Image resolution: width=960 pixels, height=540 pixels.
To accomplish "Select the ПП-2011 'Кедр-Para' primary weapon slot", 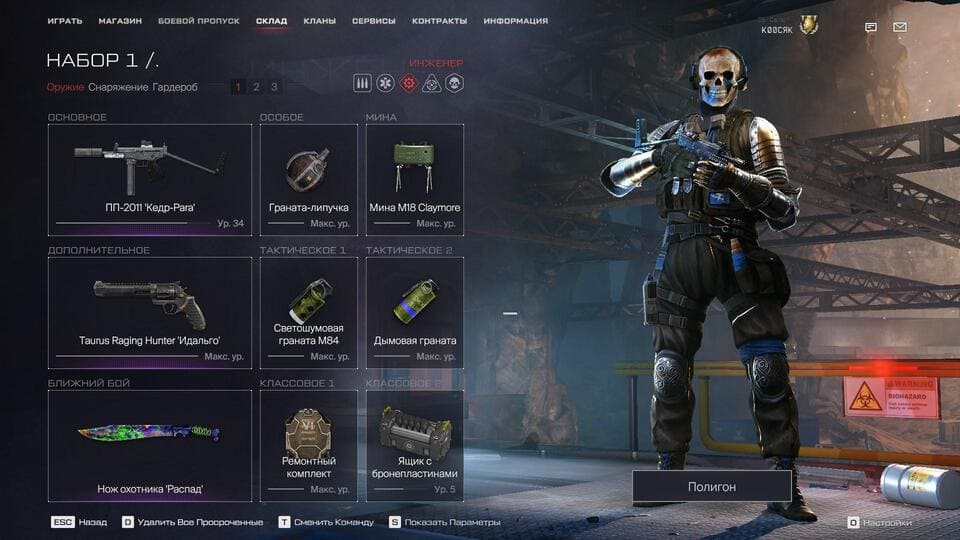I will 150,177.
